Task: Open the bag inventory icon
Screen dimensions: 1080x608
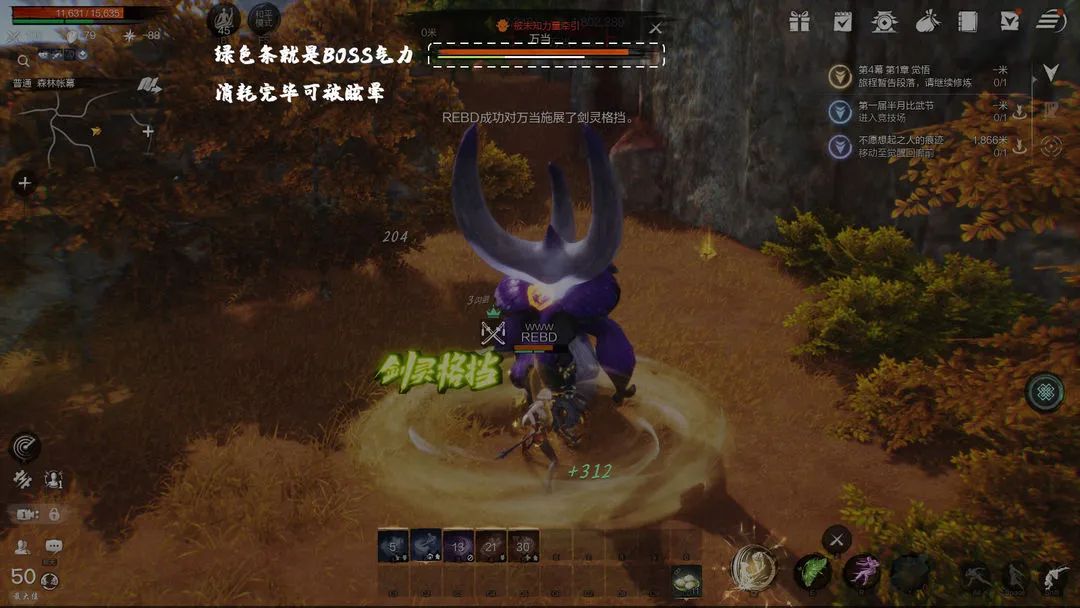Action: (x=926, y=21)
